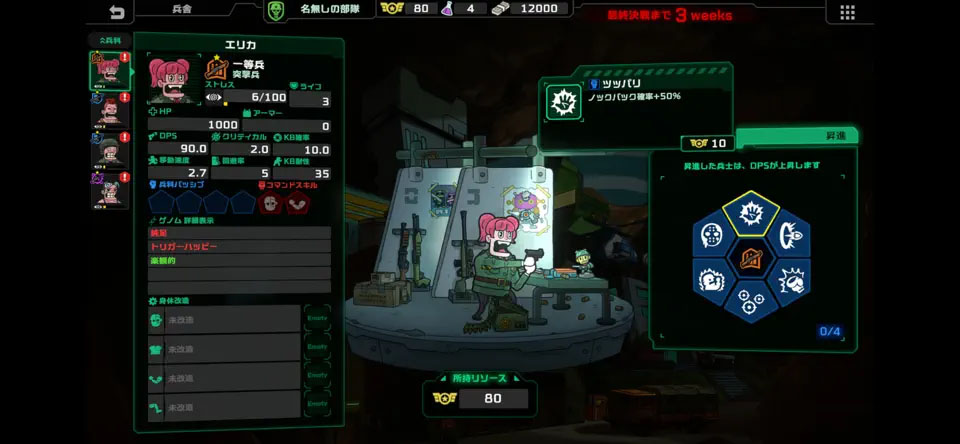This screenshot has width=960, height=444.
Task: Choose the Tsuppari burst-fist perk at top of wheel
Action: (751, 213)
